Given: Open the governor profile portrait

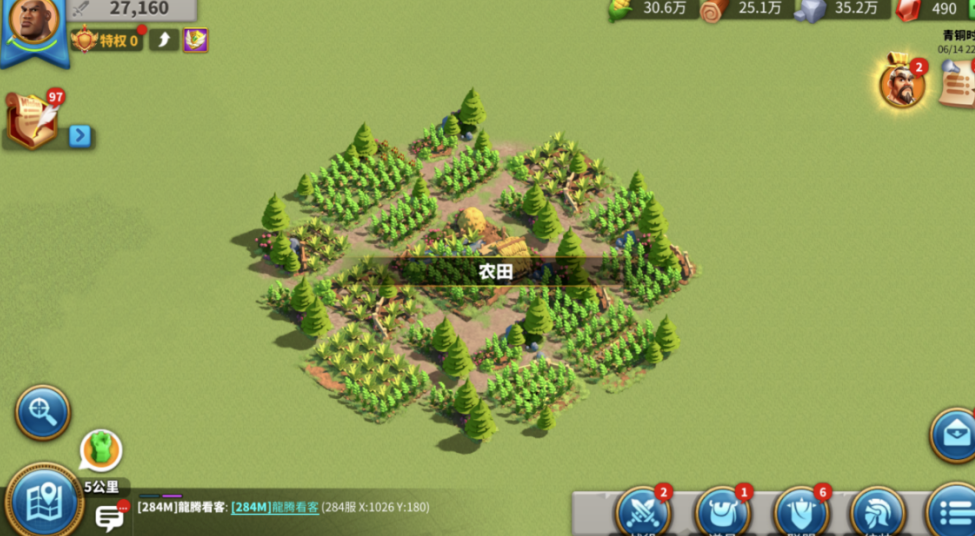Looking at the screenshot, I should click(x=33, y=24).
